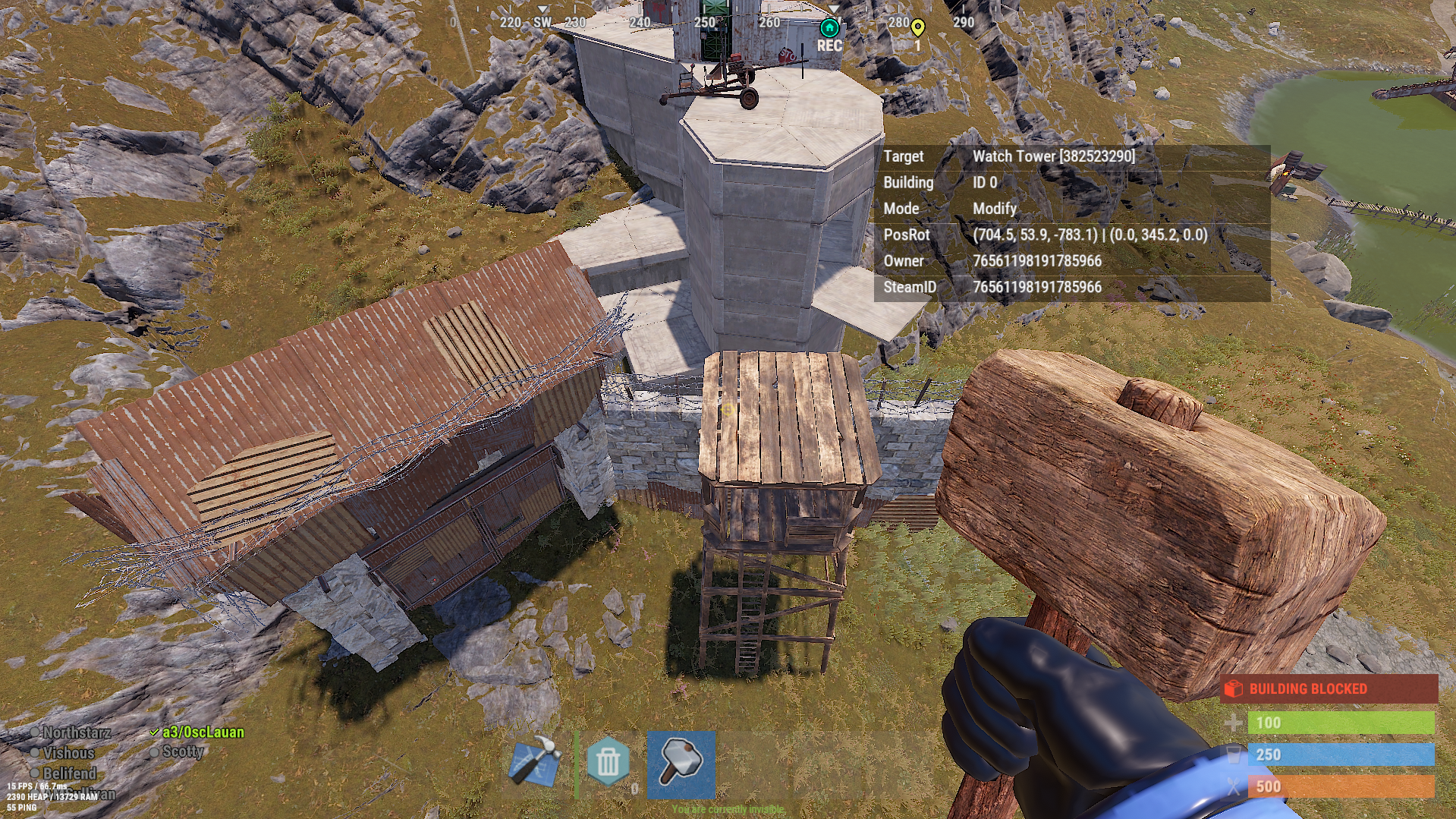Image resolution: width=1456 pixels, height=819 pixels.
Task: Select team member Scotty
Action: click(182, 751)
